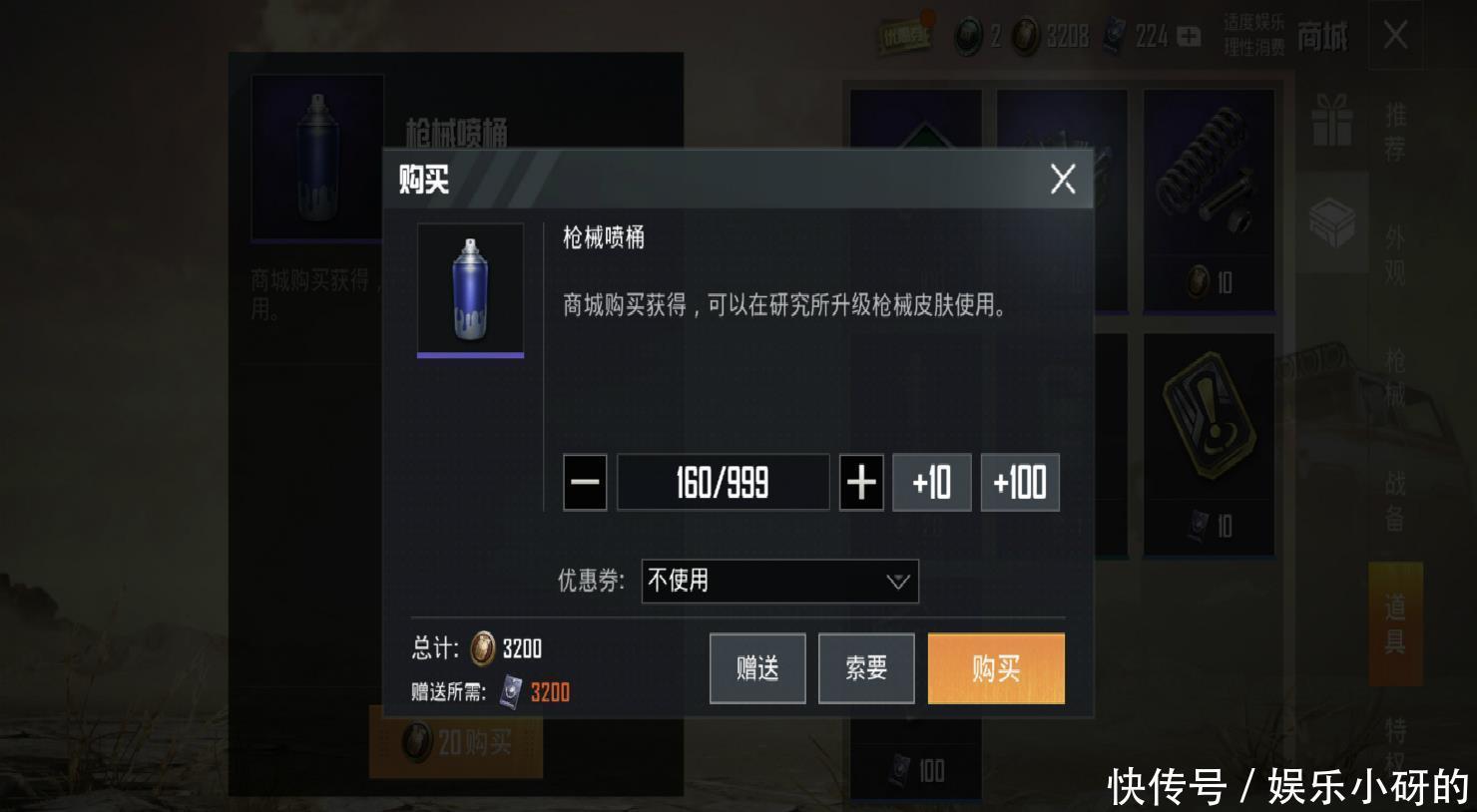Image resolution: width=1477 pixels, height=812 pixels.
Task: Click minus to decrease purchase quantity
Action: 585,483
